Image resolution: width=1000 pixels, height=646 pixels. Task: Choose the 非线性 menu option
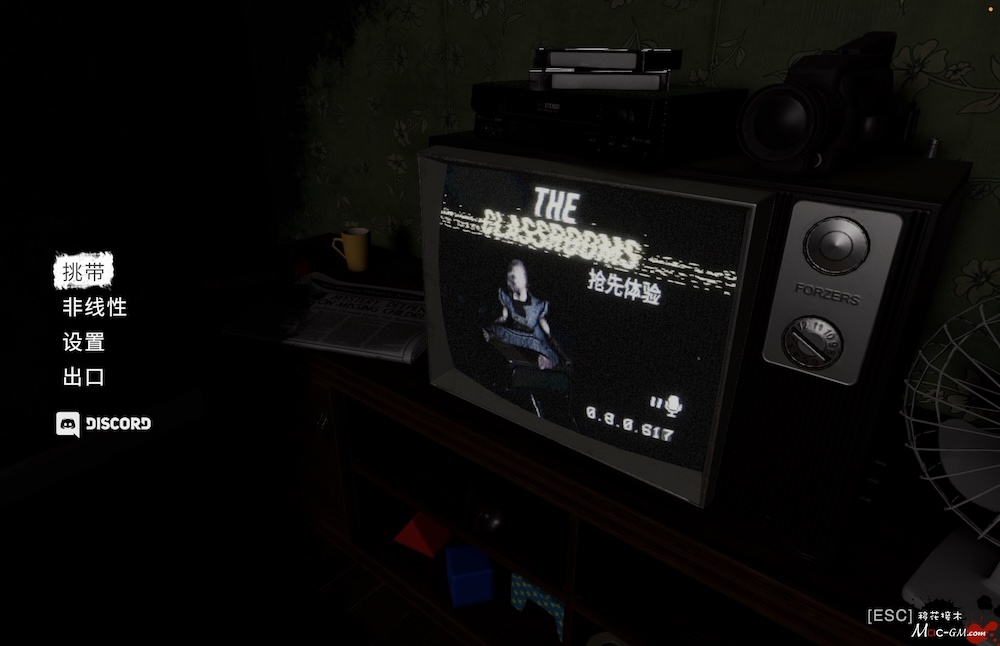(94, 307)
